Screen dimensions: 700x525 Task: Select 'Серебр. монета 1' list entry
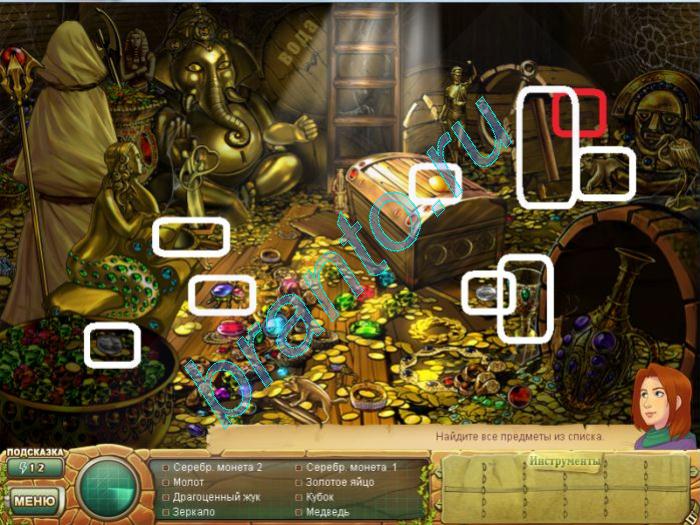pyautogui.click(x=351, y=467)
